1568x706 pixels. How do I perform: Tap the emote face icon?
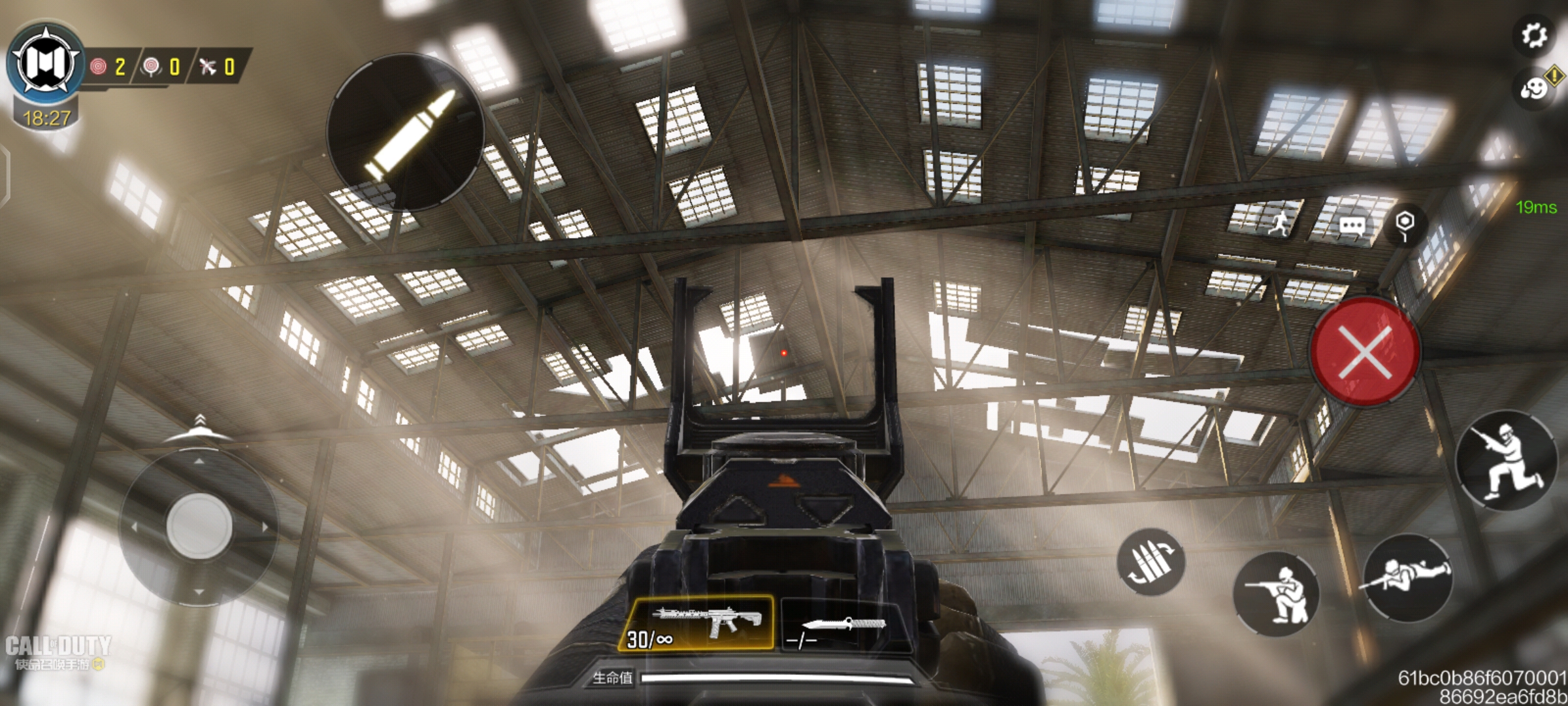1533,88
